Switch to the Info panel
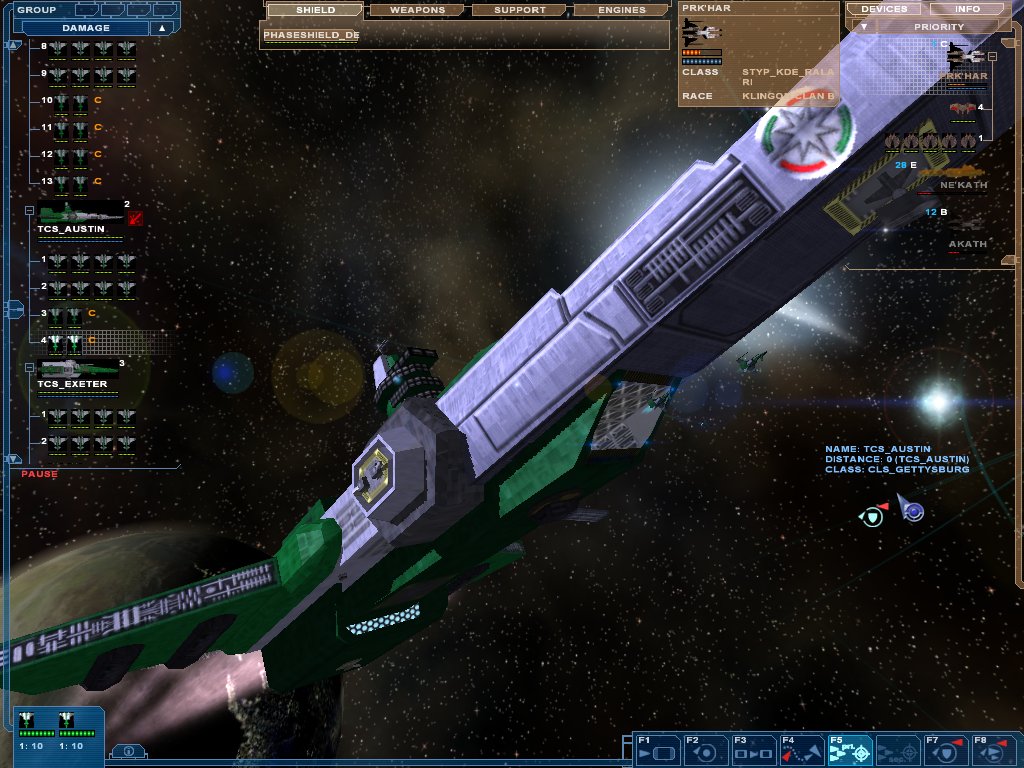Image resolution: width=1024 pixels, height=768 pixels. click(968, 9)
